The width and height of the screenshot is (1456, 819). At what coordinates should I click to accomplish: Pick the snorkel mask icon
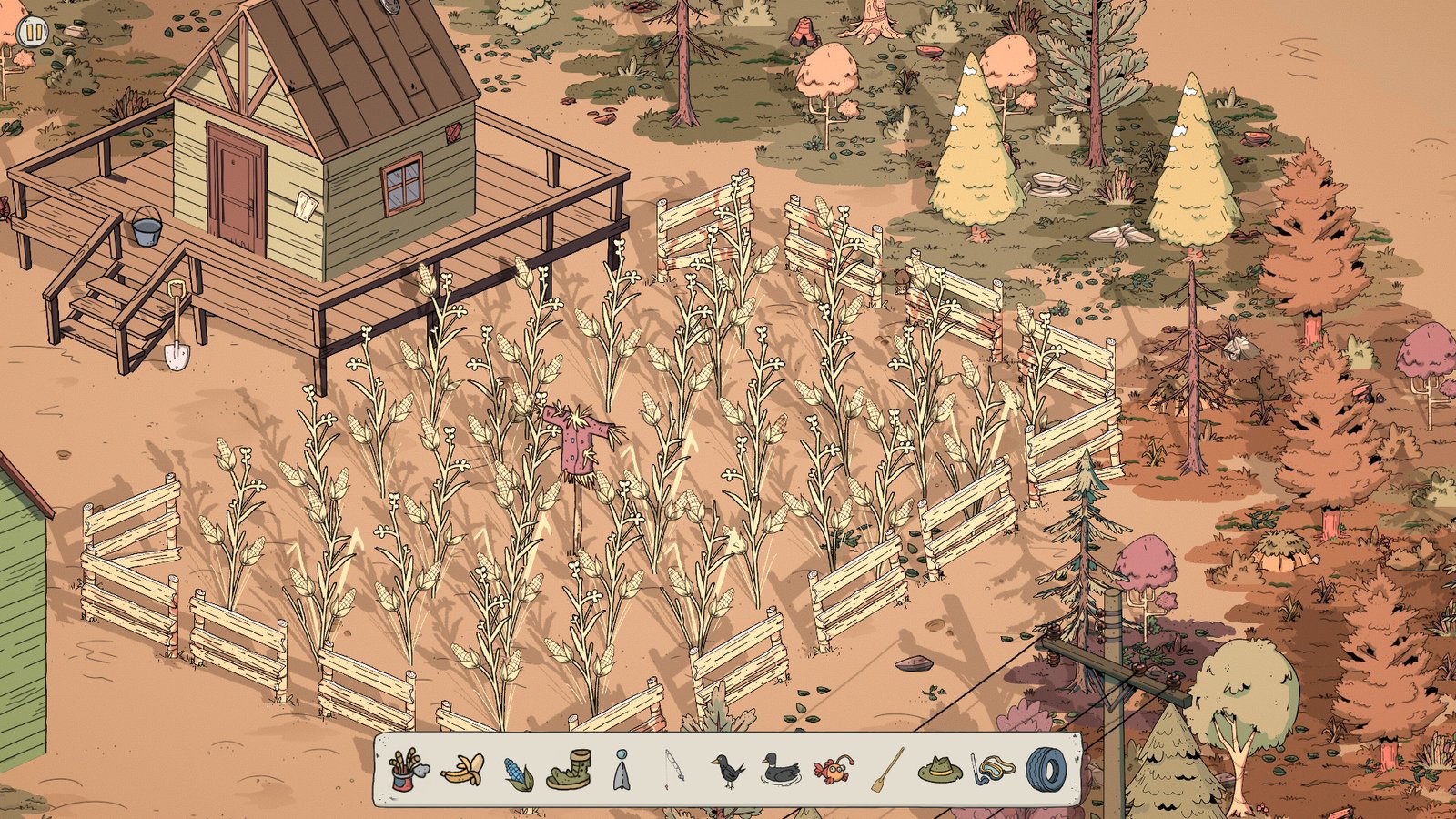point(992,770)
